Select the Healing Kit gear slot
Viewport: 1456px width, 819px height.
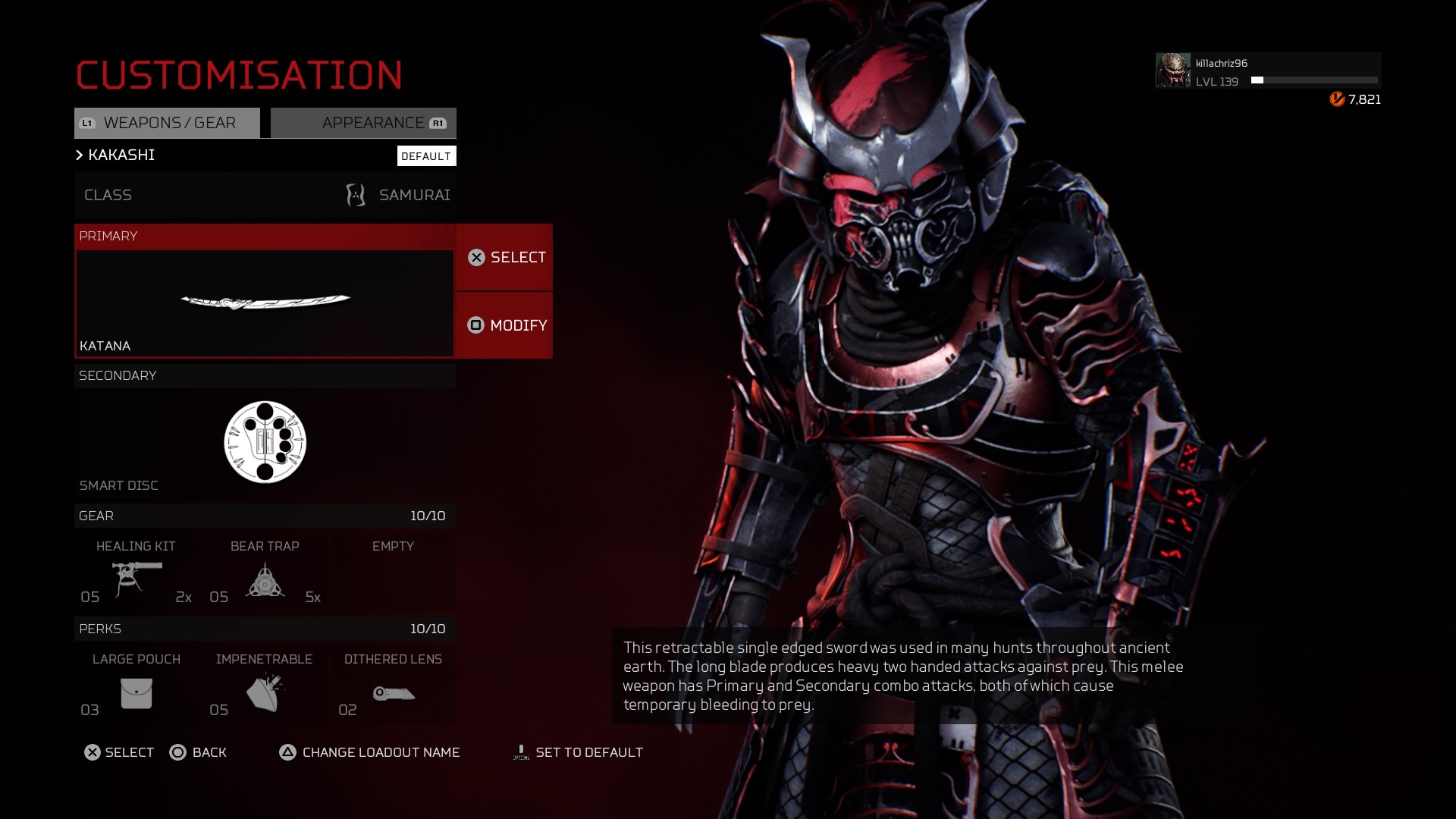click(x=136, y=574)
